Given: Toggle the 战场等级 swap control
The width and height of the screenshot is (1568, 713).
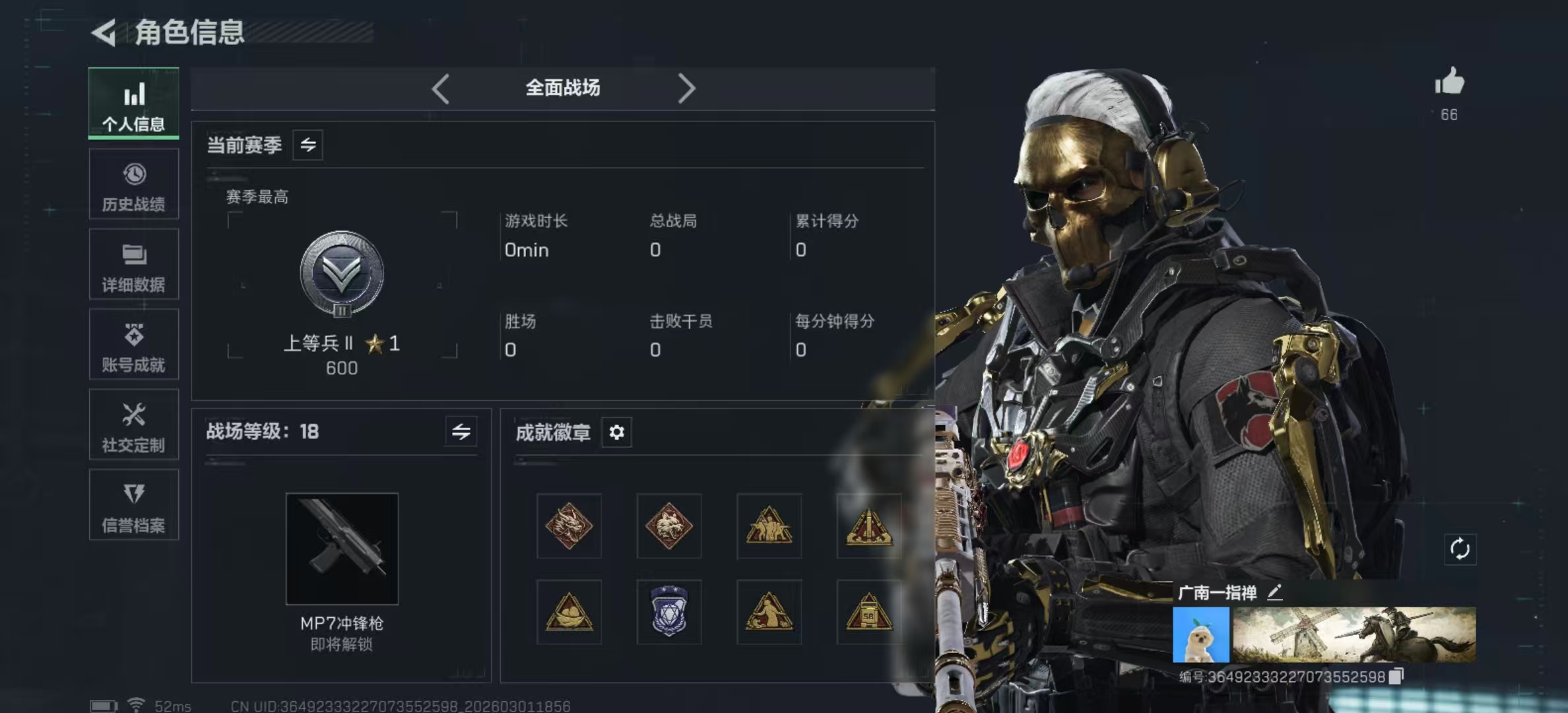Looking at the screenshot, I should (x=462, y=432).
